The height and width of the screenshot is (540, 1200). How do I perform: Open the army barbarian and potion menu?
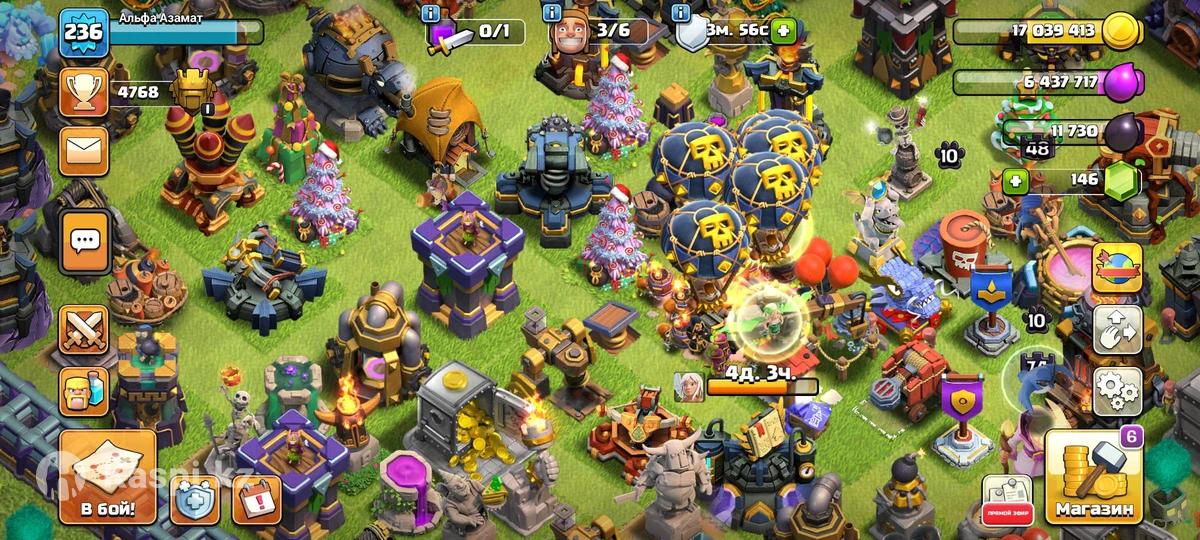(84, 391)
